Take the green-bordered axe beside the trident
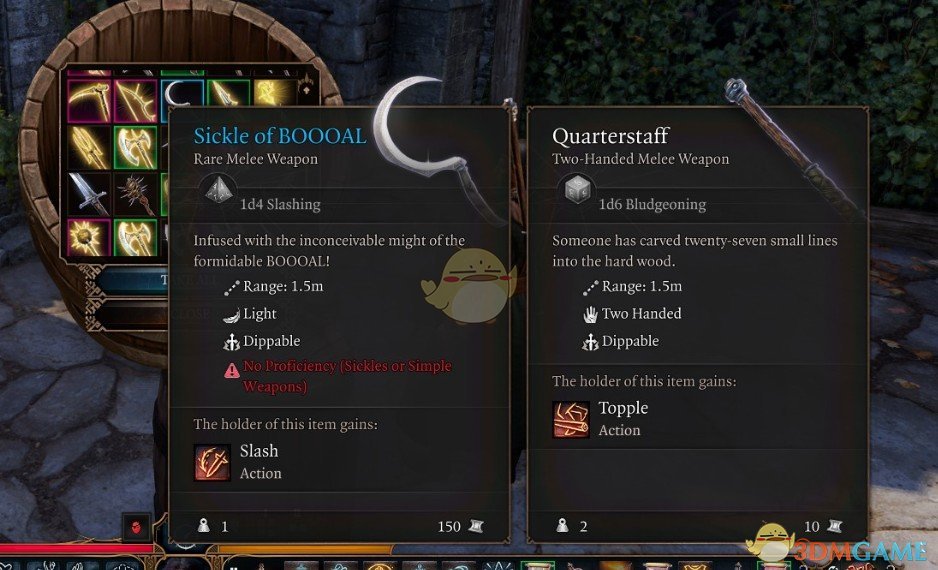This screenshot has height=570, width=938. click(x=135, y=146)
